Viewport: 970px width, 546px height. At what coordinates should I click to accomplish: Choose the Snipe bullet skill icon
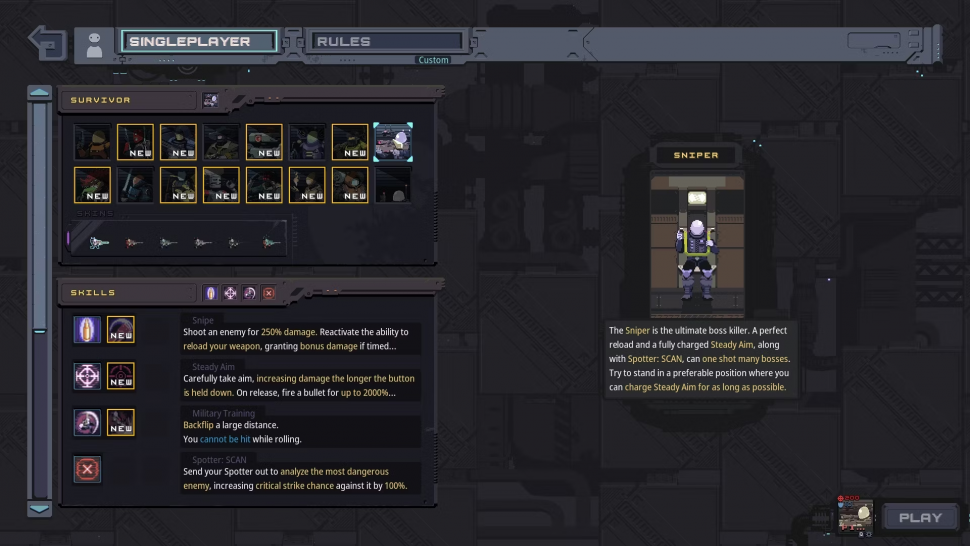[x=87, y=329]
